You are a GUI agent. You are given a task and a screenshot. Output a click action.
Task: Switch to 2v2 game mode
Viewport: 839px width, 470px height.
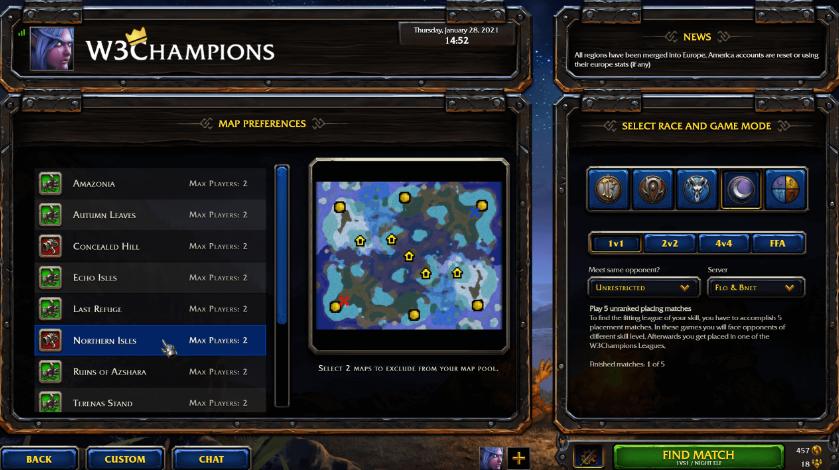click(x=670, y=243)
